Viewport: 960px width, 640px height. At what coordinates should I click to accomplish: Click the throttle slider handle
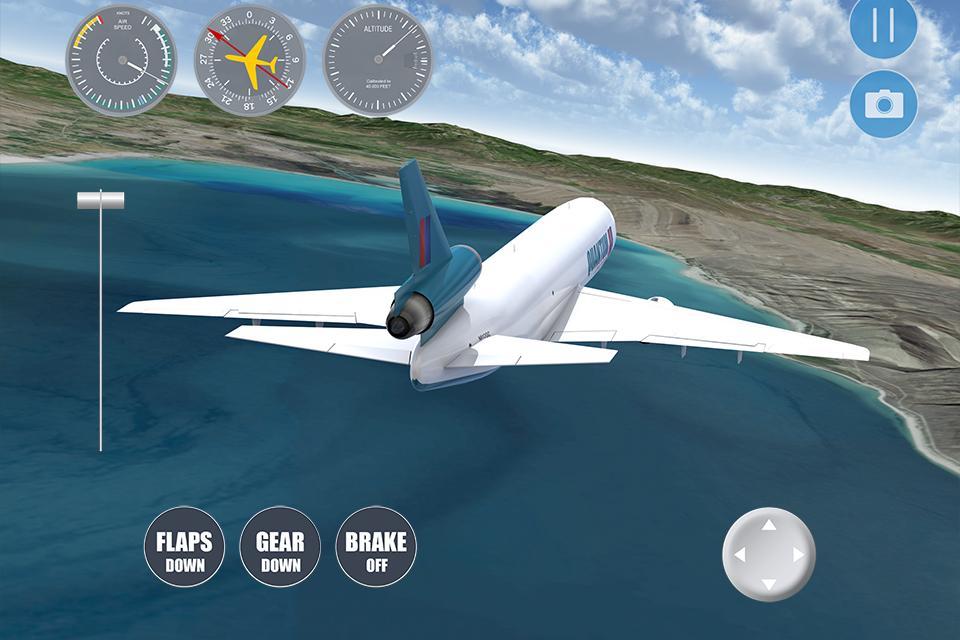[101, 200]
